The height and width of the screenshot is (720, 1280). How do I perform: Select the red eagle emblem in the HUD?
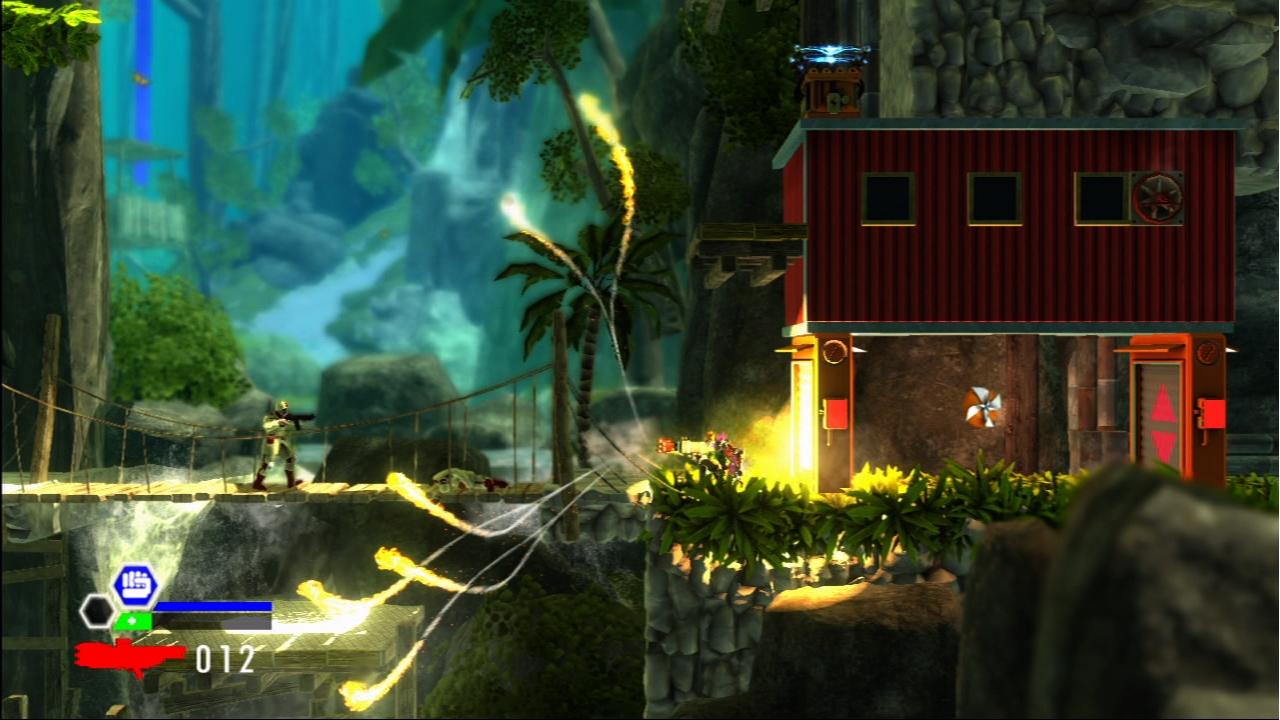125,655
